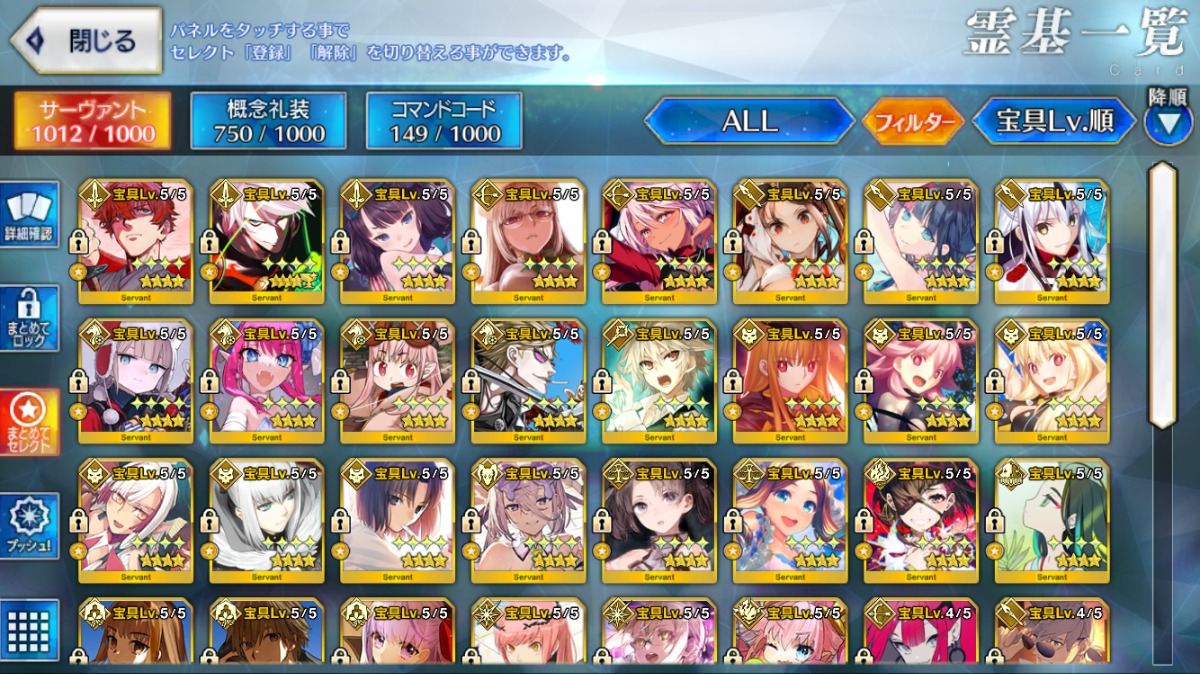Activate the まとめてロック batch lock button

point(28,318)
